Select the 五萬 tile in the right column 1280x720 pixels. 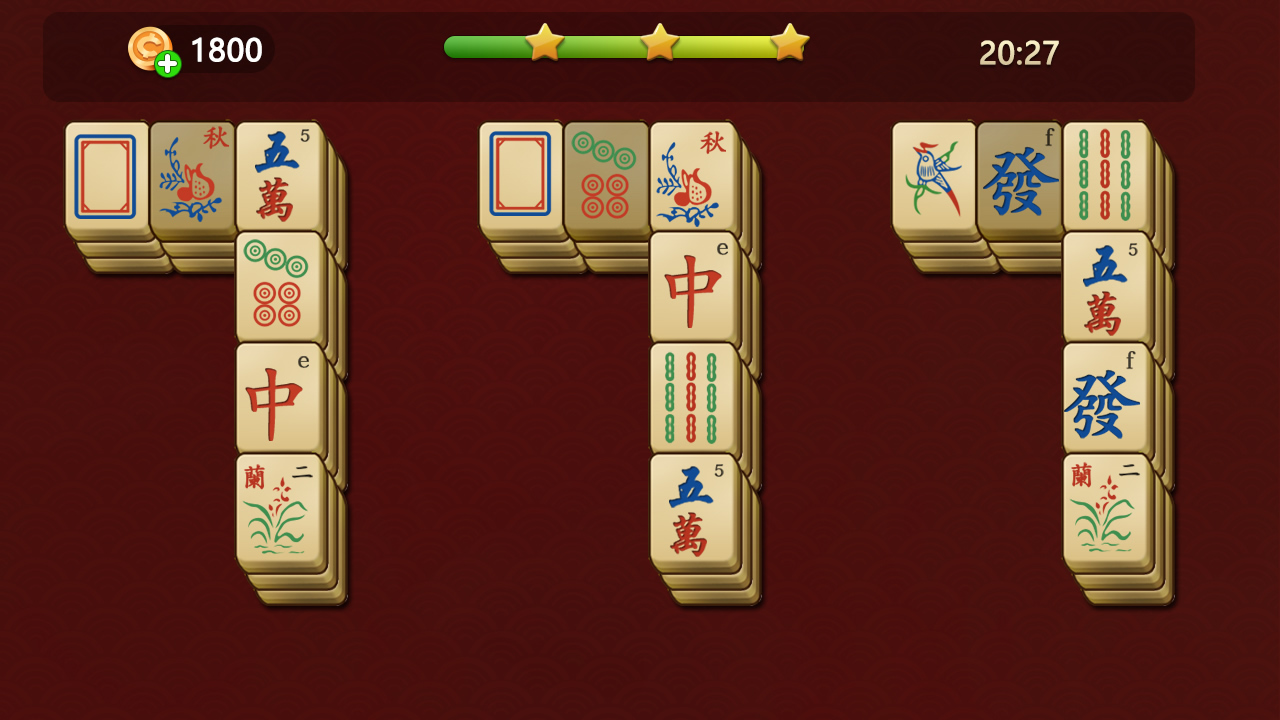(x=1107, y=283)
